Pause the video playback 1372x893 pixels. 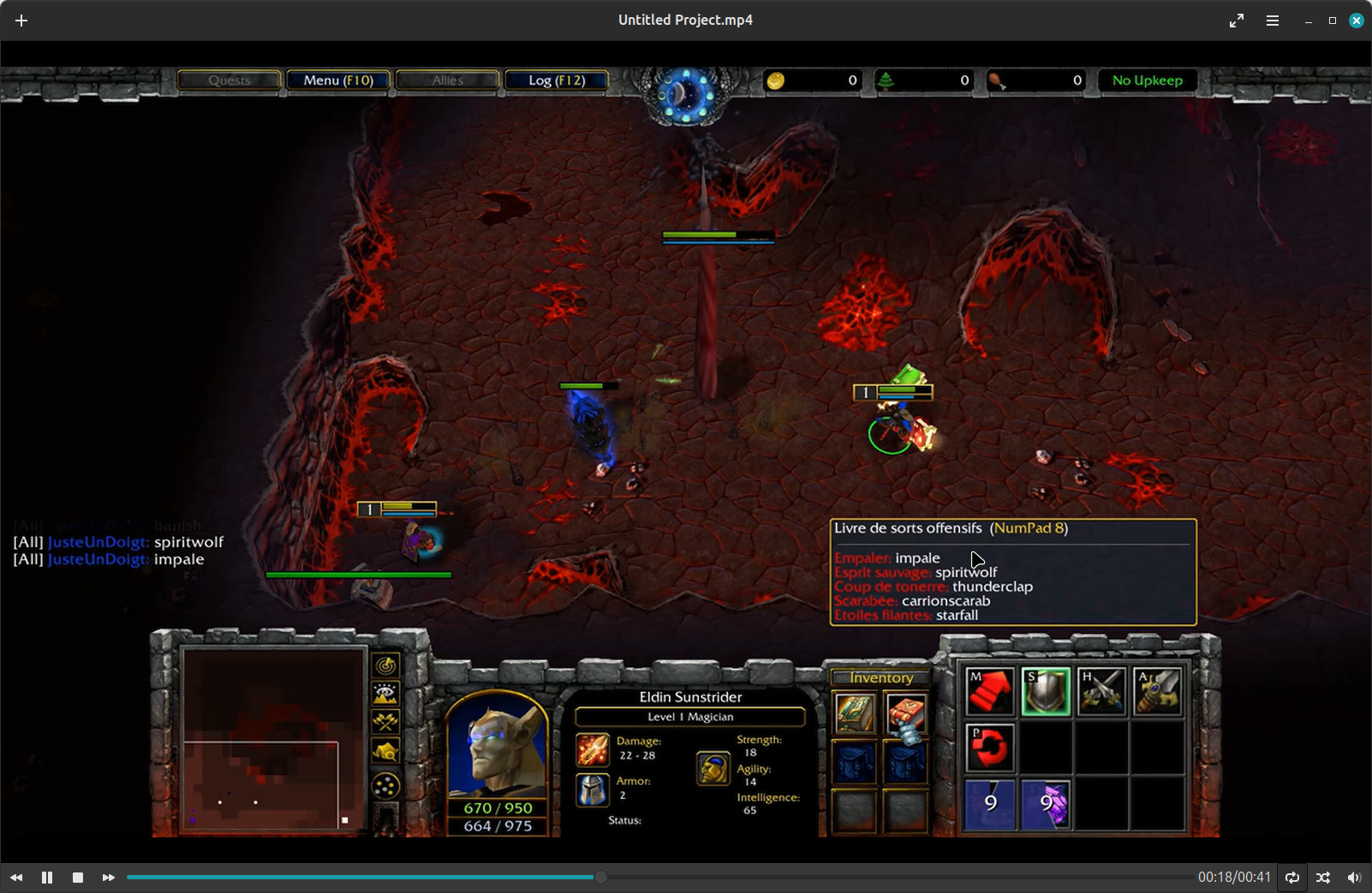coord(47,878)
